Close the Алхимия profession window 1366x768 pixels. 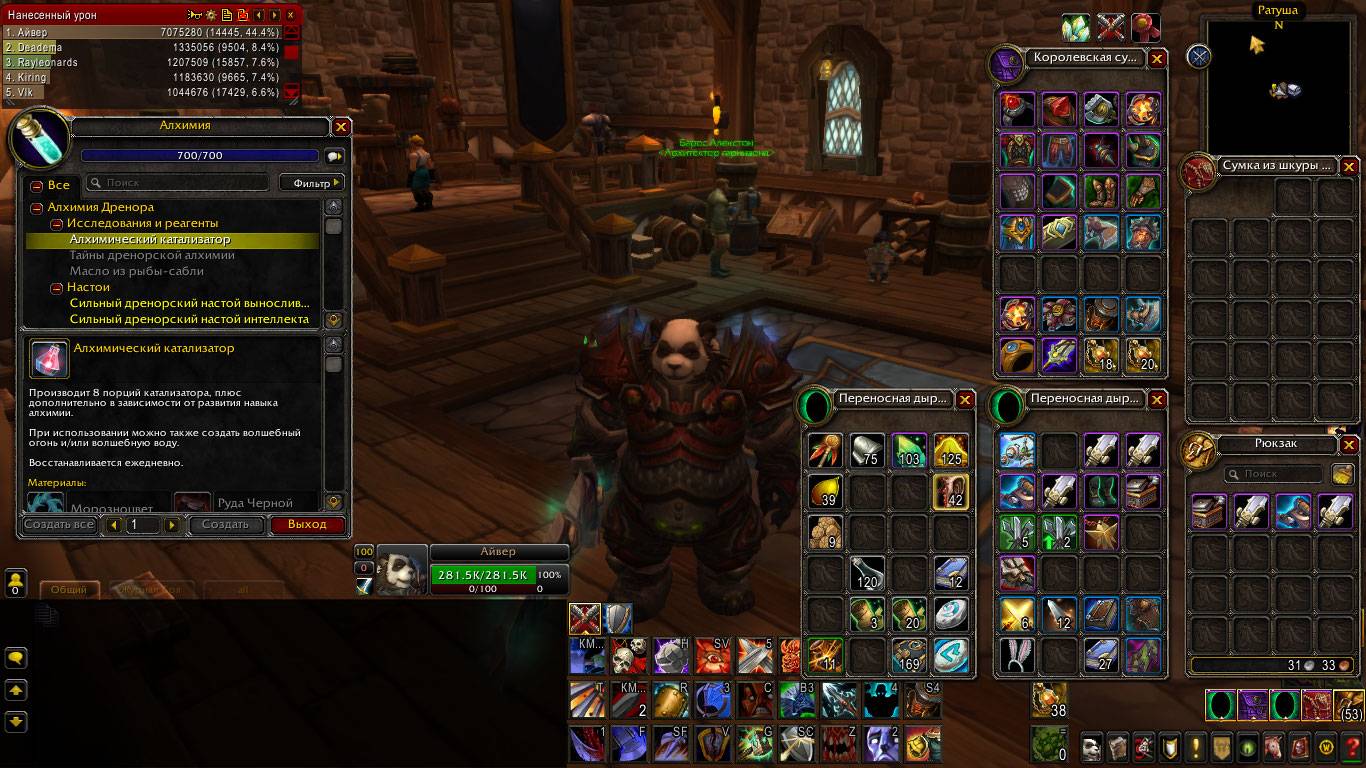tap(341, 127)
